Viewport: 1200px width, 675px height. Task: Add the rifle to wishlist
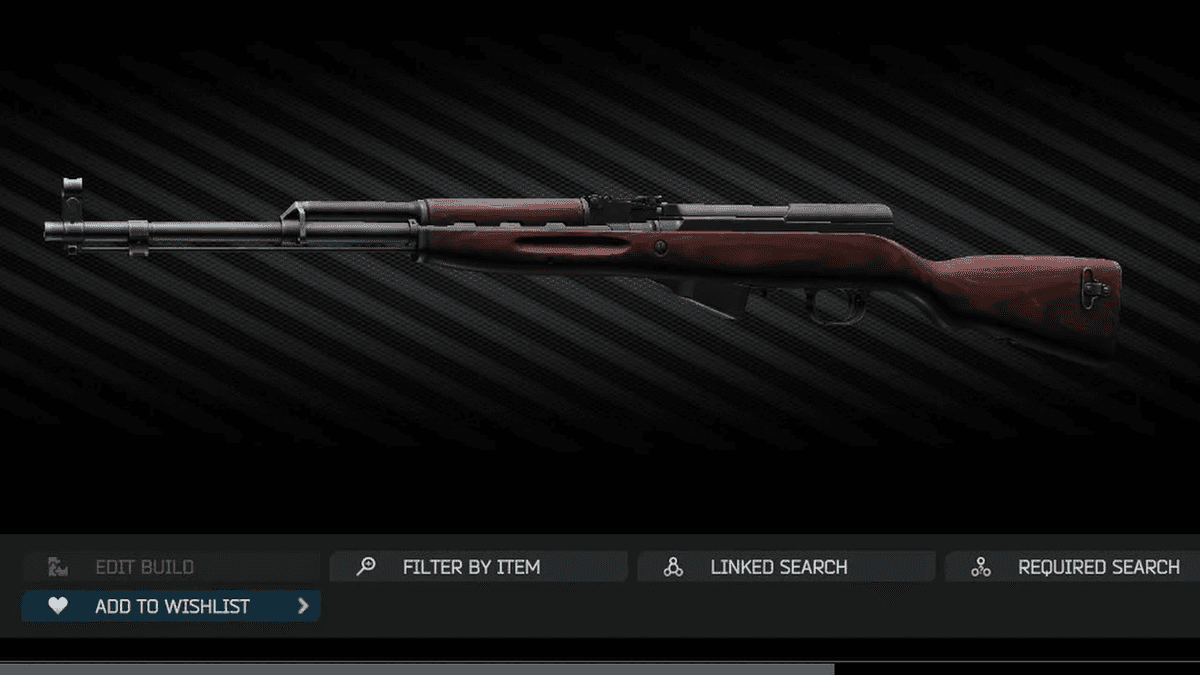[172, 606]
